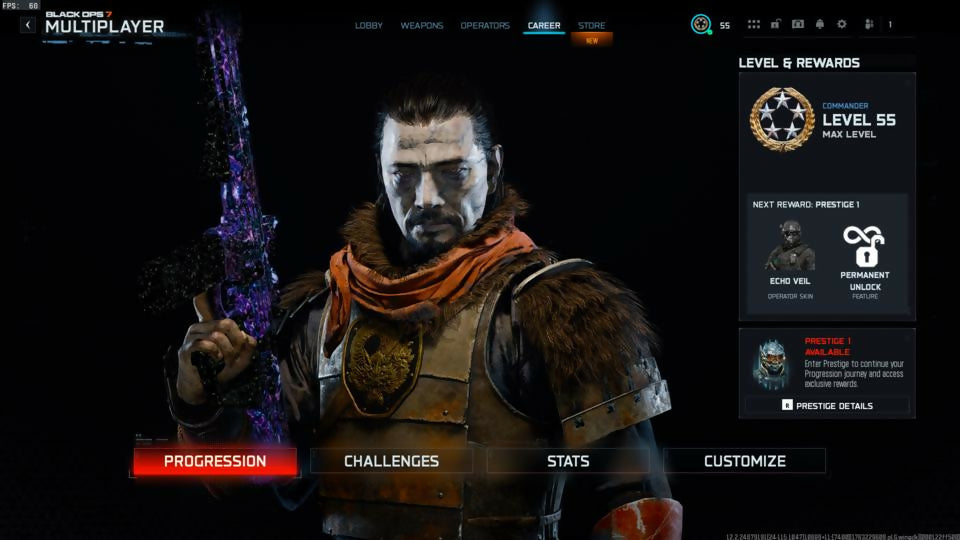Select the Progression menu button
The image size is (960, 540).
[x=215, y=461]
